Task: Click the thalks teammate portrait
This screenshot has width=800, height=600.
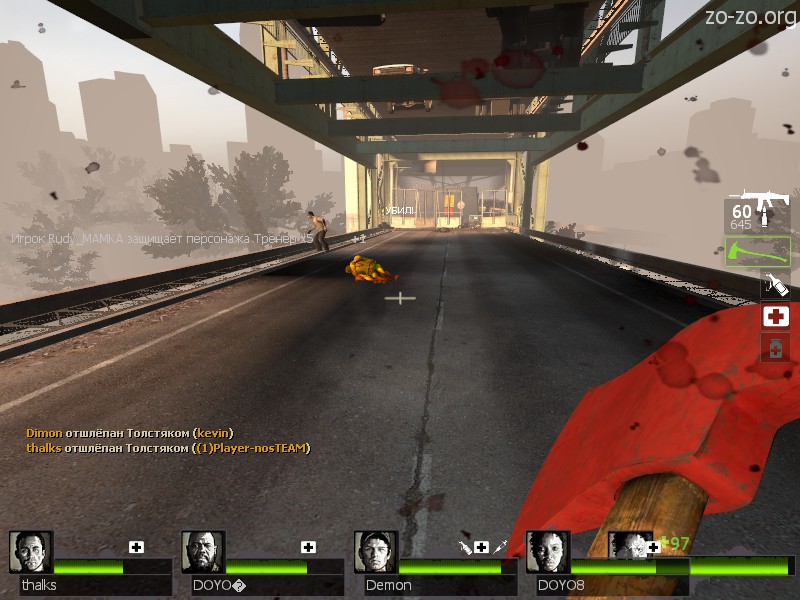Action: [x=31, y=552]
